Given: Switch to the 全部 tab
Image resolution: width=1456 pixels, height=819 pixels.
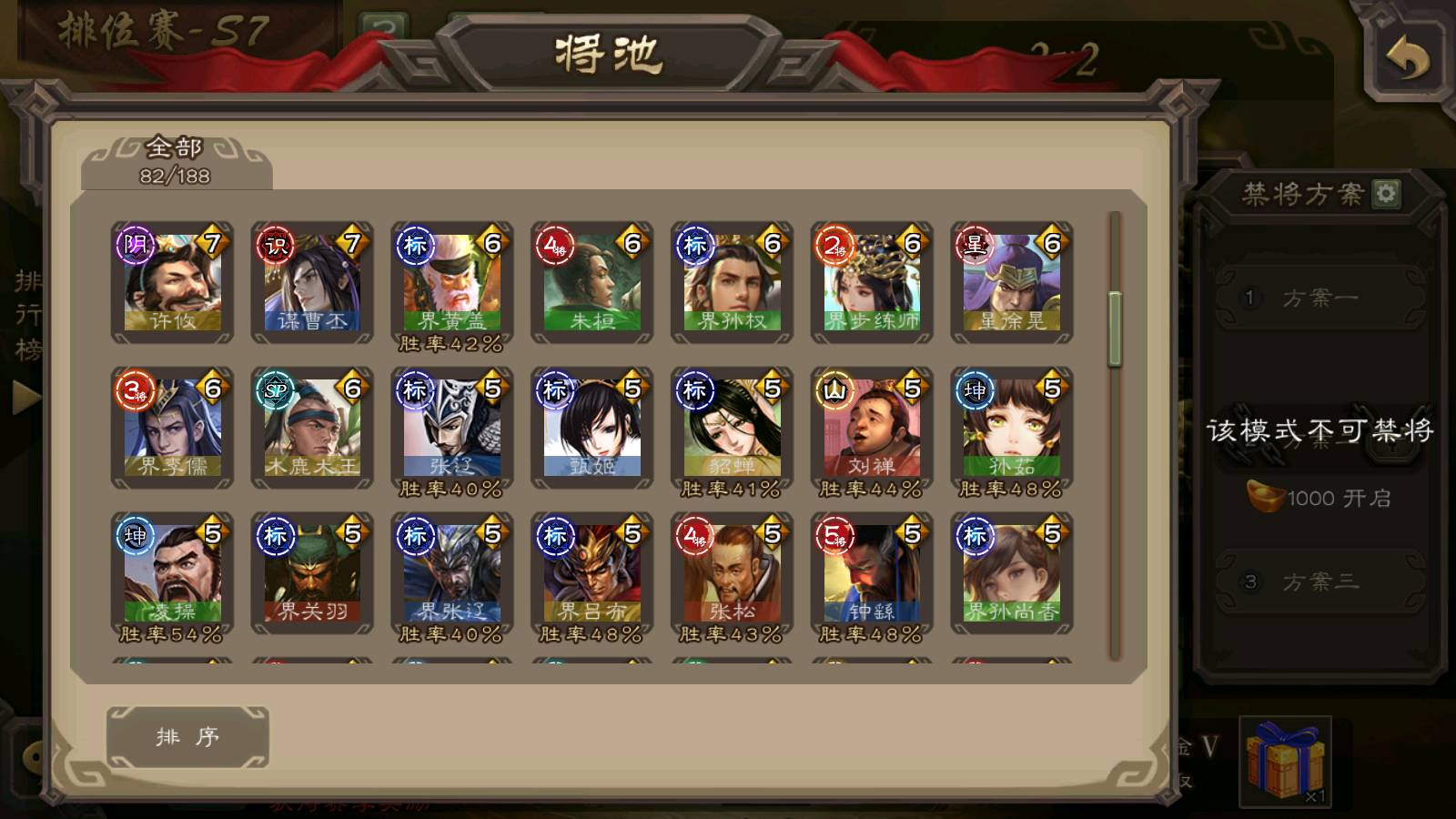Looking at the screenshot, I should pos(176,161).
